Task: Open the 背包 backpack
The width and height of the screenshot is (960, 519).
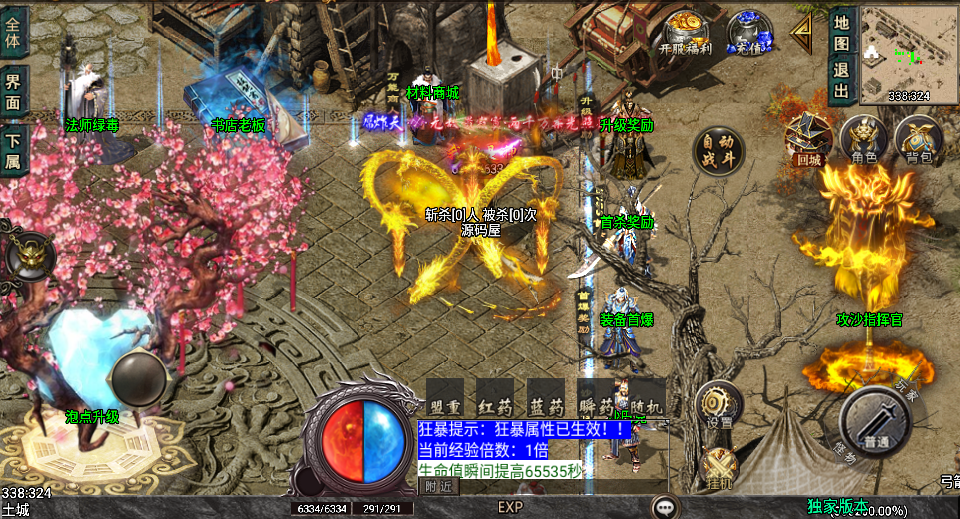Action: coord(918,138)
